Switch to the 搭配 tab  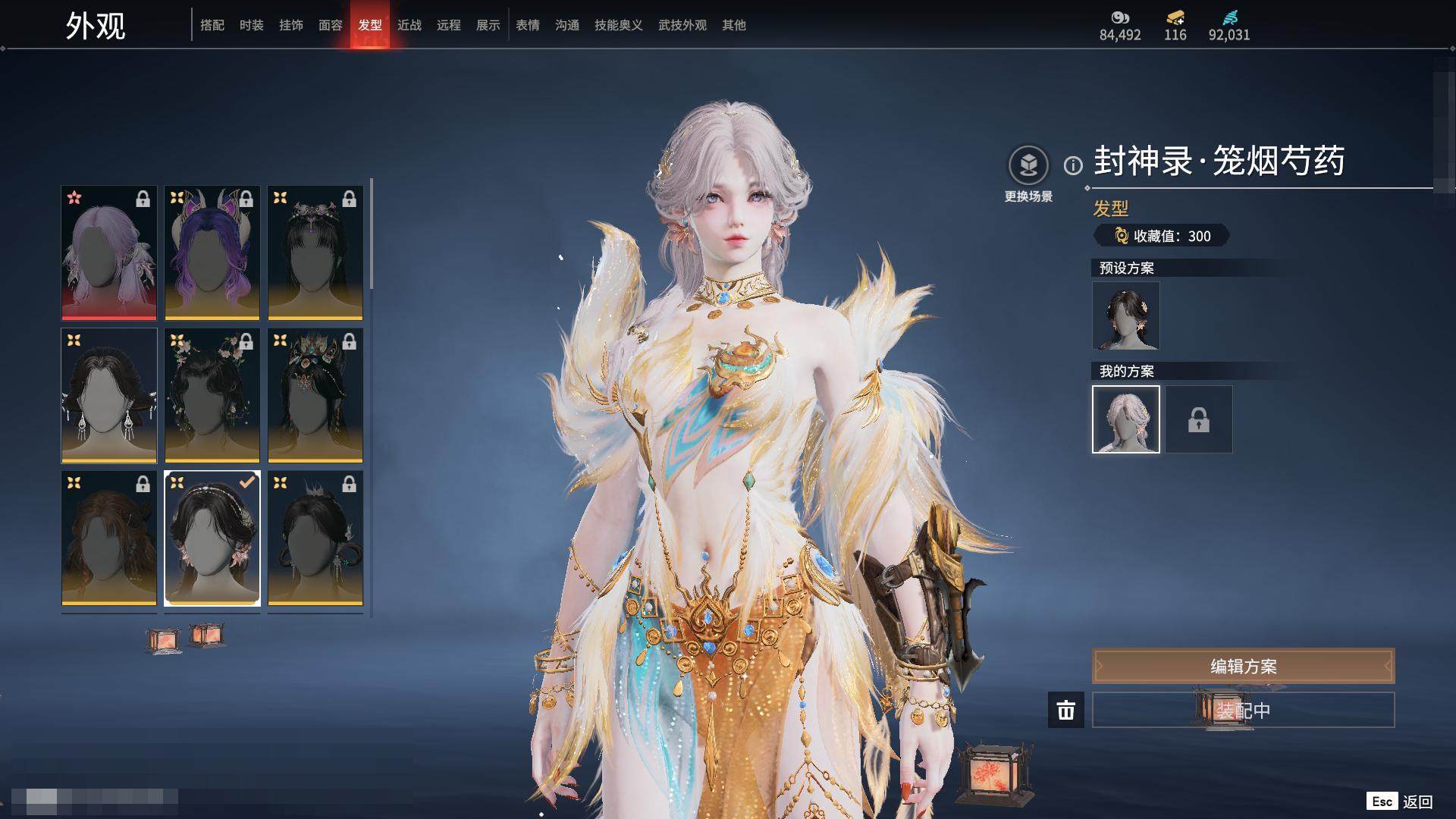coord(212,25)
